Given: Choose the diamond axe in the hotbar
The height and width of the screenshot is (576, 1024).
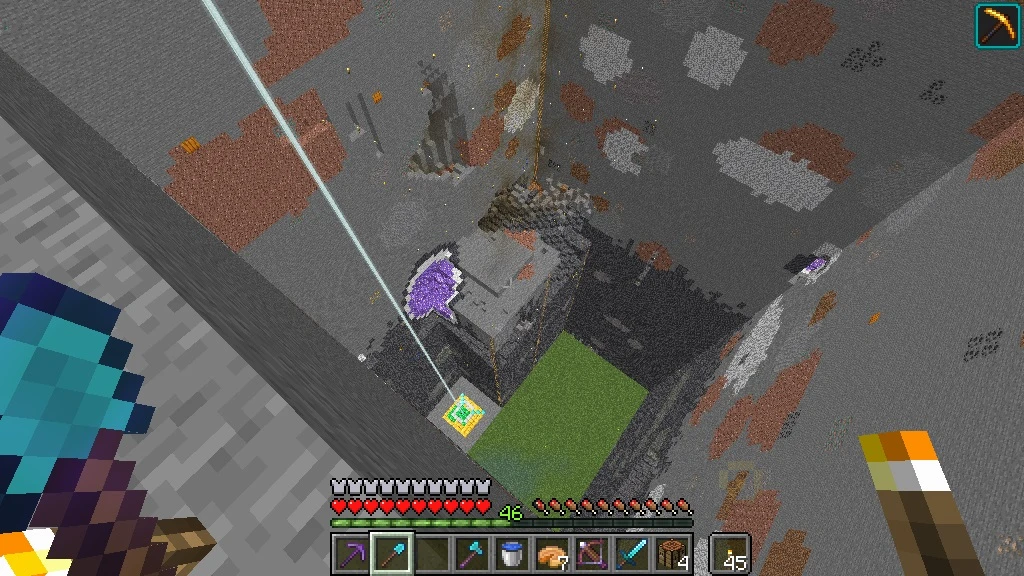Looking at the screenshot, I should tap(471, 553).
